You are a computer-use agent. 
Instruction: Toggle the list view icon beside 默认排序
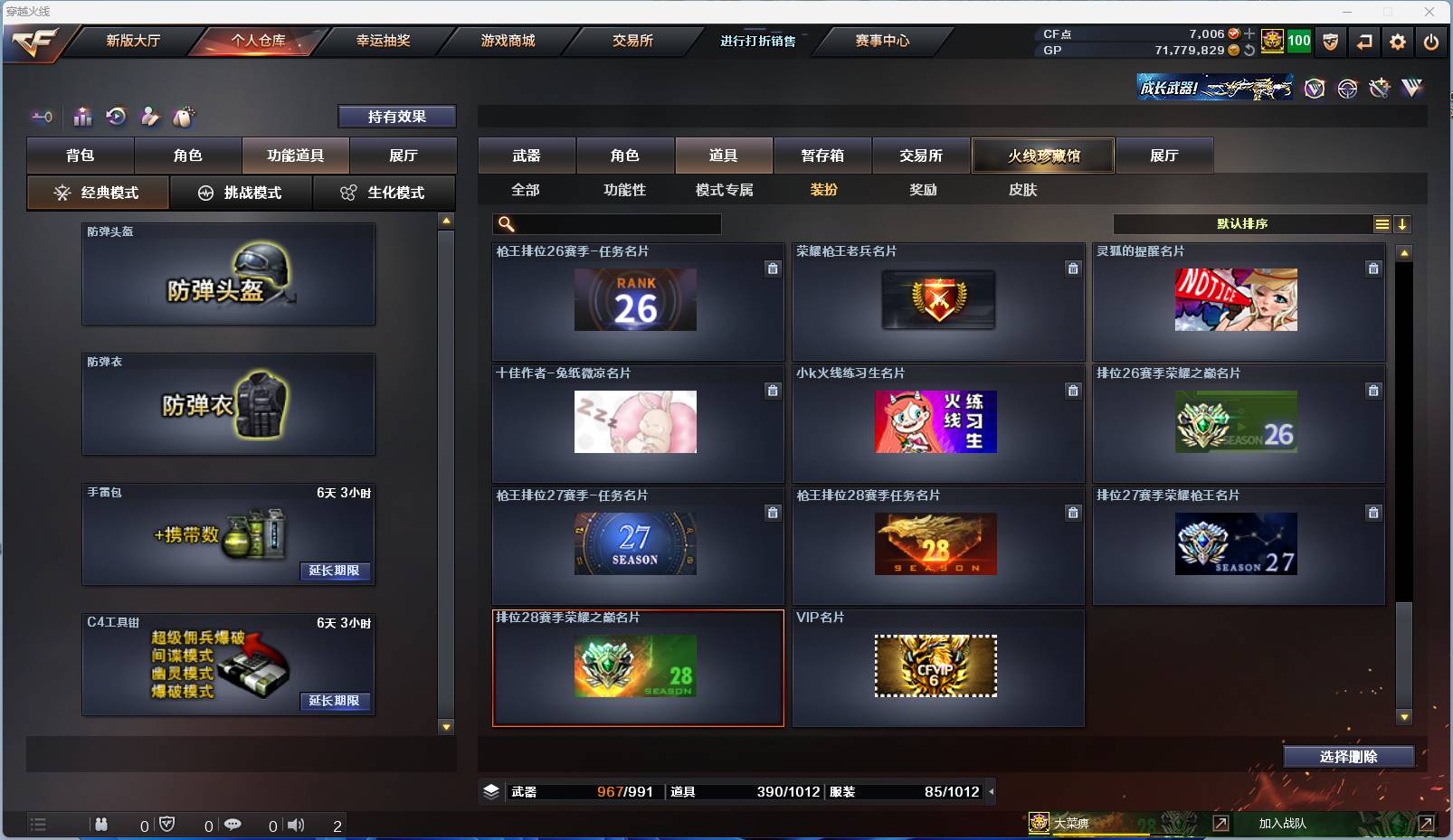click(1382, 223)
